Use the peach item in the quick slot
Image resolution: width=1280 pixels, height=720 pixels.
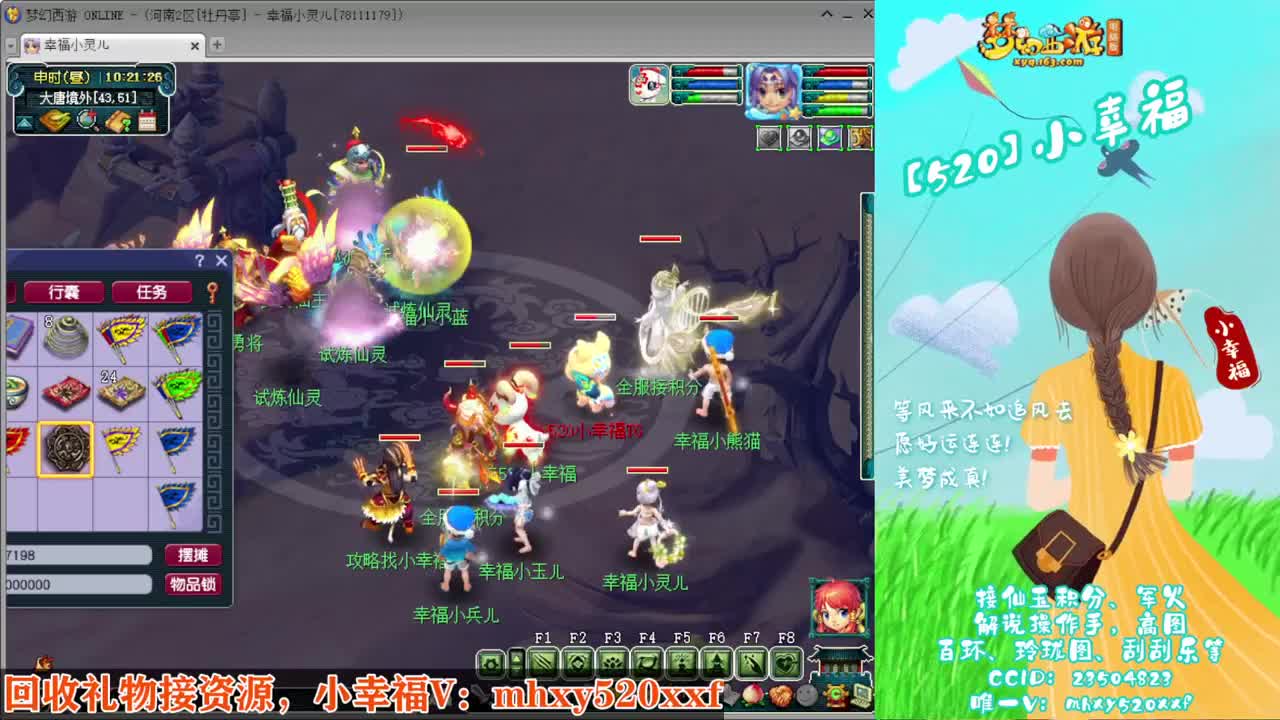point(752,694)
